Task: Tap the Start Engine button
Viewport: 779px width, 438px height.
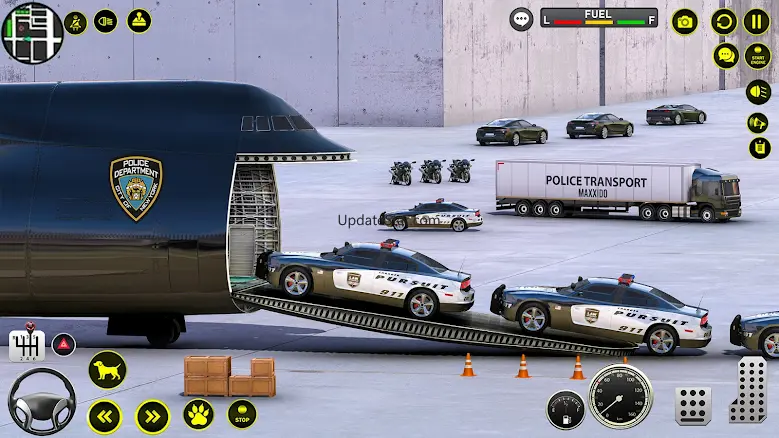Action: [758, 55]
